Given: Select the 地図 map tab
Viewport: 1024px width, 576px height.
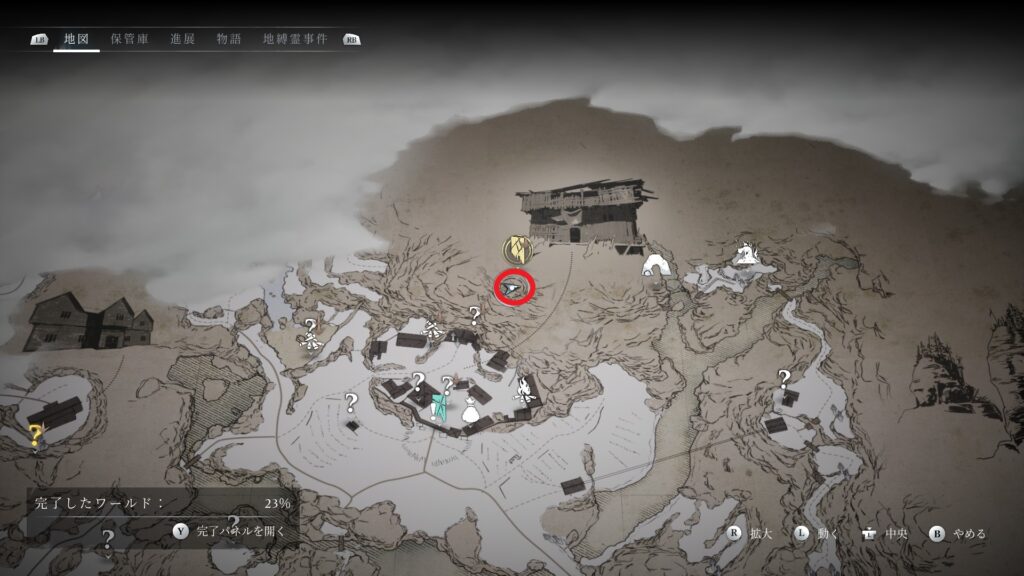Looking at the screenshot, I should click(77, 39).
